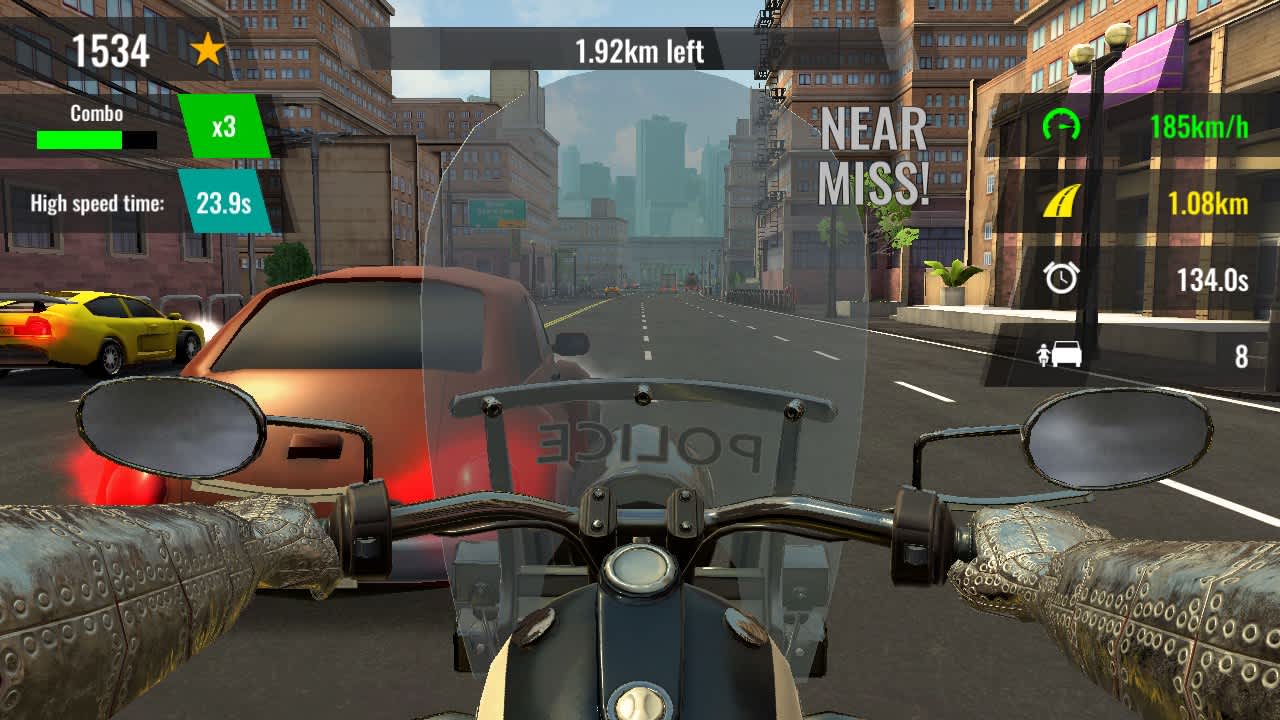Click the alarm clock timer icon
1280x720 pixels.
coord(1062,280)
